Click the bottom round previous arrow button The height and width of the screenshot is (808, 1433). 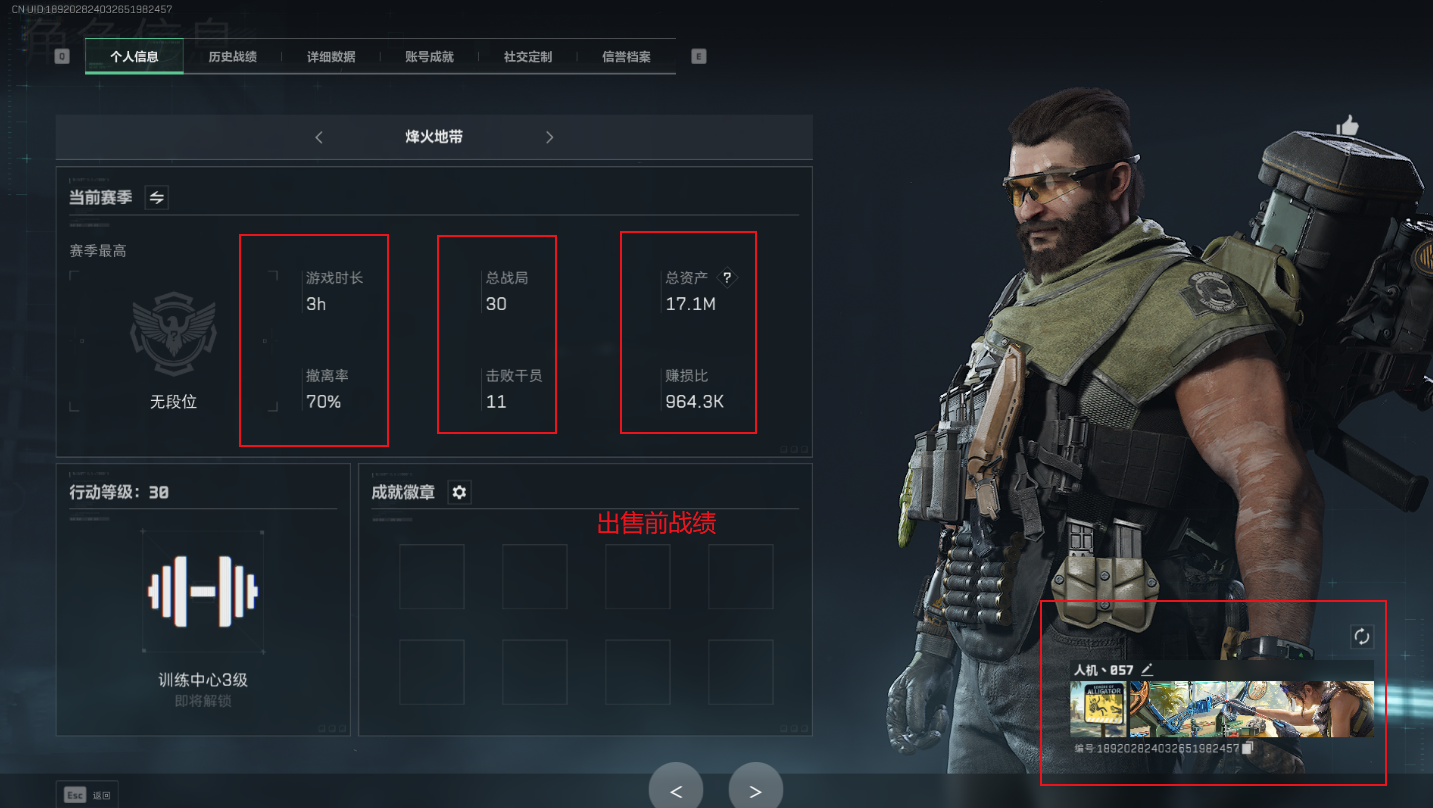tap(676, 791)
